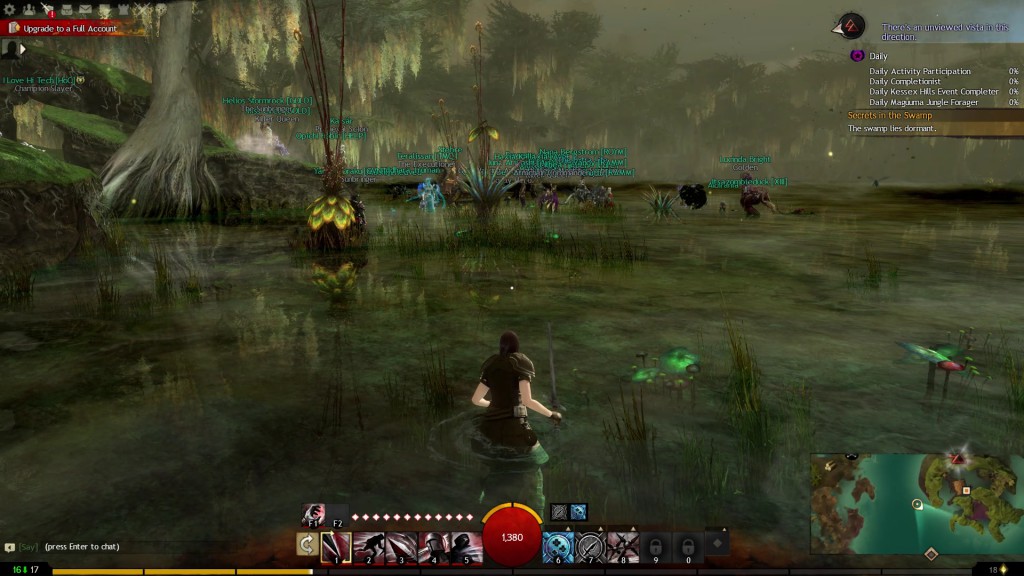Use the caltrops utility skill in slot 8
1024x576 pixels.
click(623, 545)
